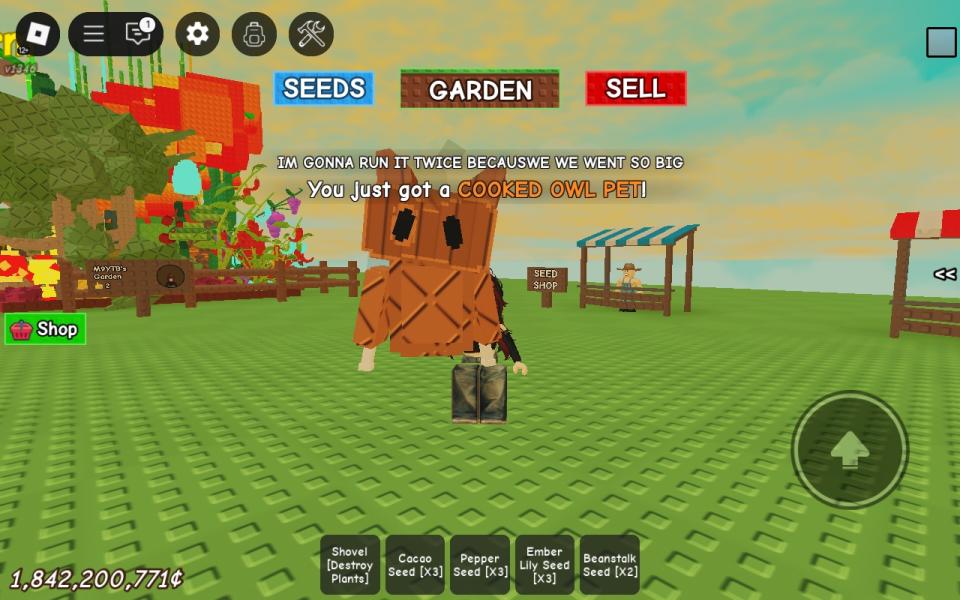This screenshot has width=960, height=600.
Task: Equip the Pepper Seed slot
Action: (480, 565)
